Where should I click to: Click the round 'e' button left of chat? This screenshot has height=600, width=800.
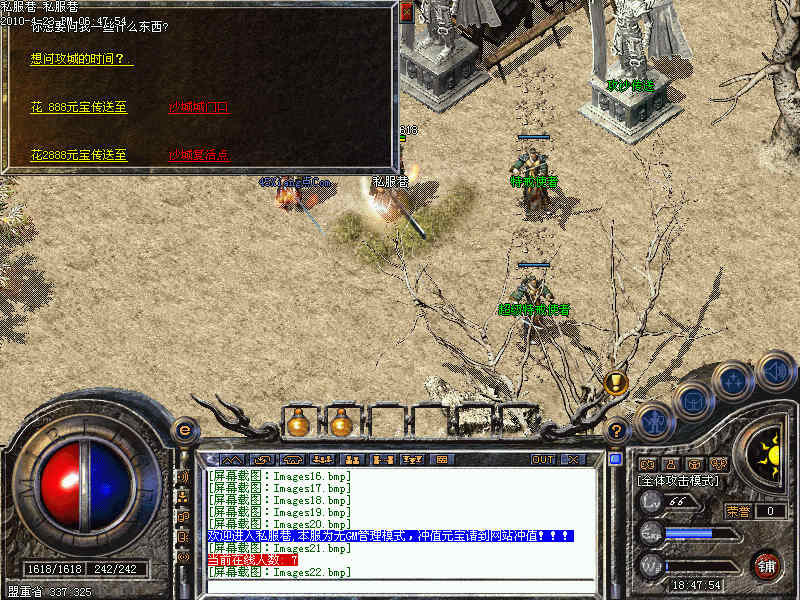click(x=183, y=431)
